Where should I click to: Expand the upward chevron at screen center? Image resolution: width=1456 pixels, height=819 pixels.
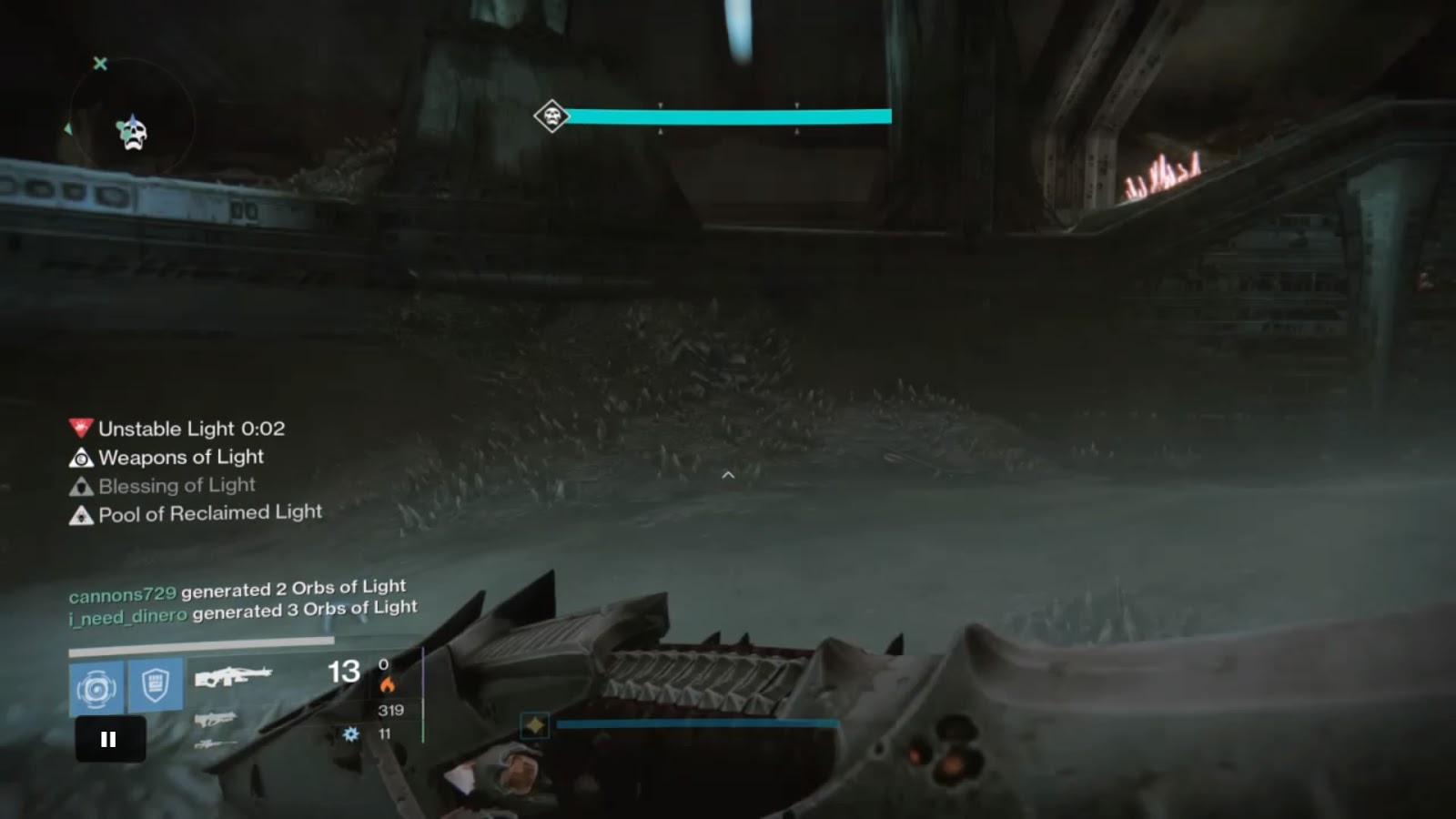727,474
